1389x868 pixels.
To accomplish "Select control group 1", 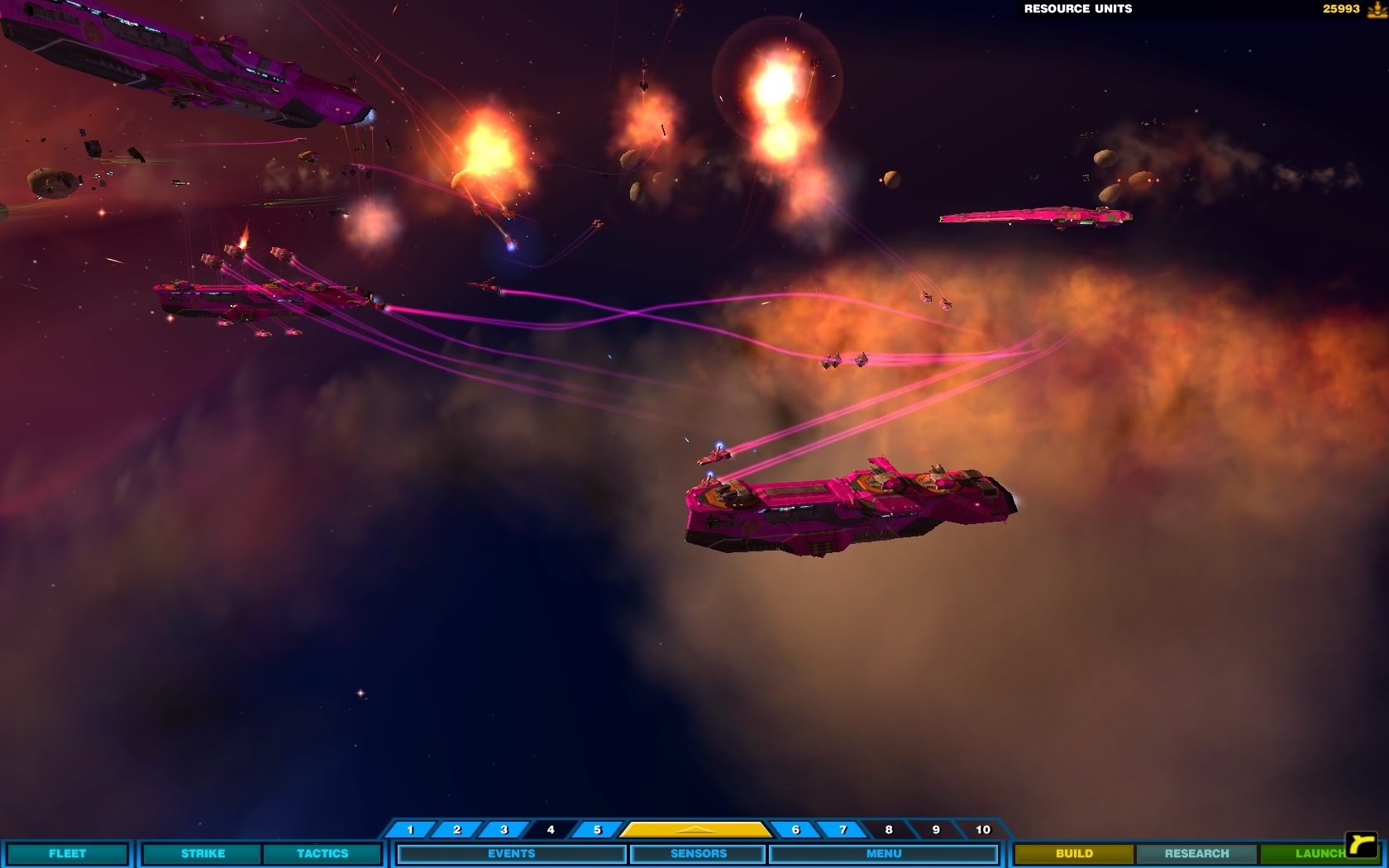I will click(410, 829).
